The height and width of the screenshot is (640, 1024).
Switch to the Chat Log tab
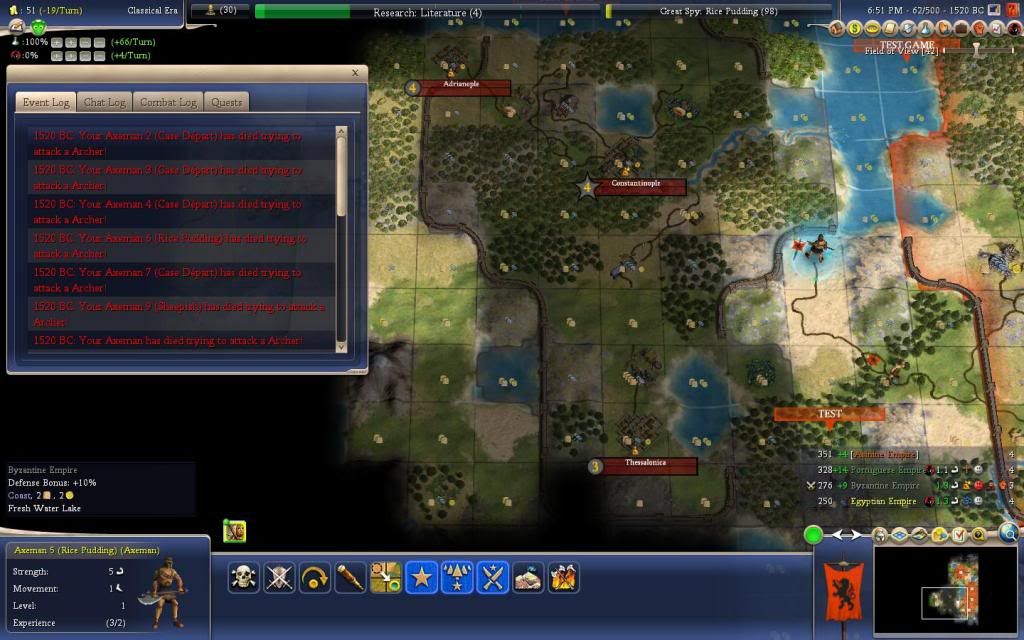[104, 102]
